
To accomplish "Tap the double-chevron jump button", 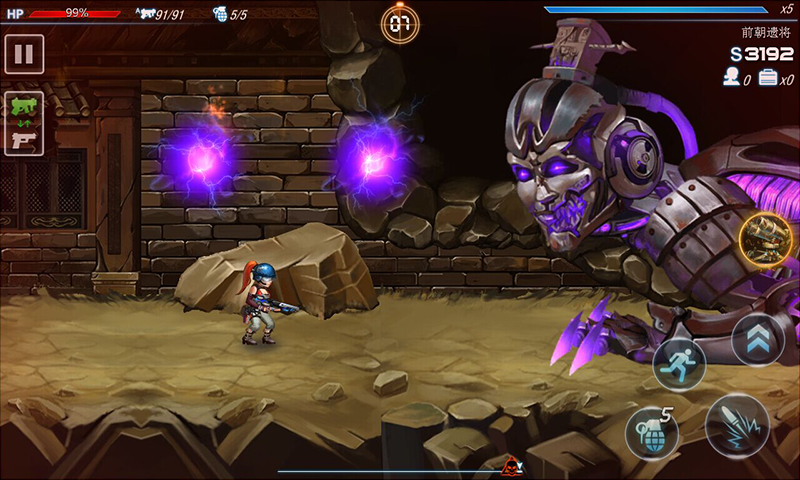I will (x=758, y=339).
